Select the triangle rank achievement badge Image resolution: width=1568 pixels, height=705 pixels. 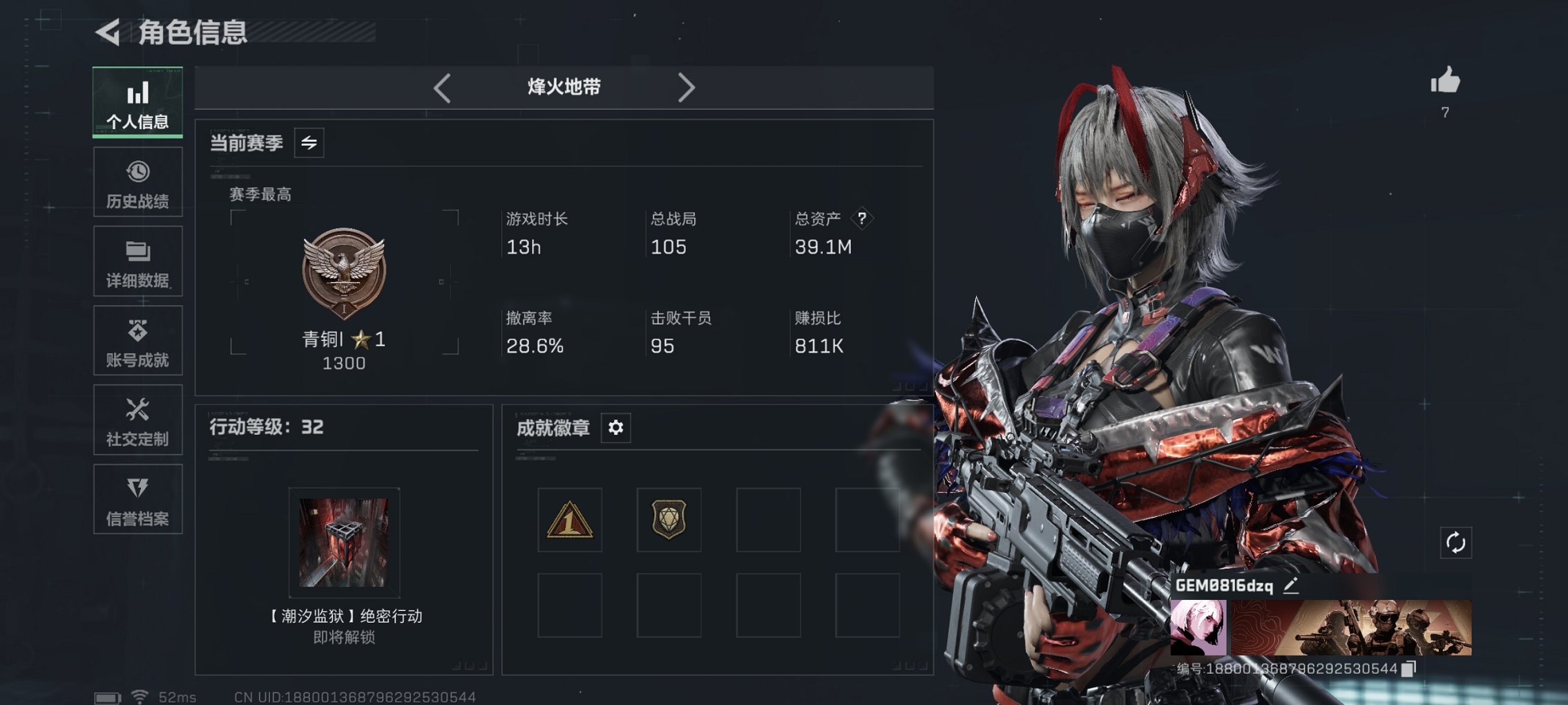[568, 521]
